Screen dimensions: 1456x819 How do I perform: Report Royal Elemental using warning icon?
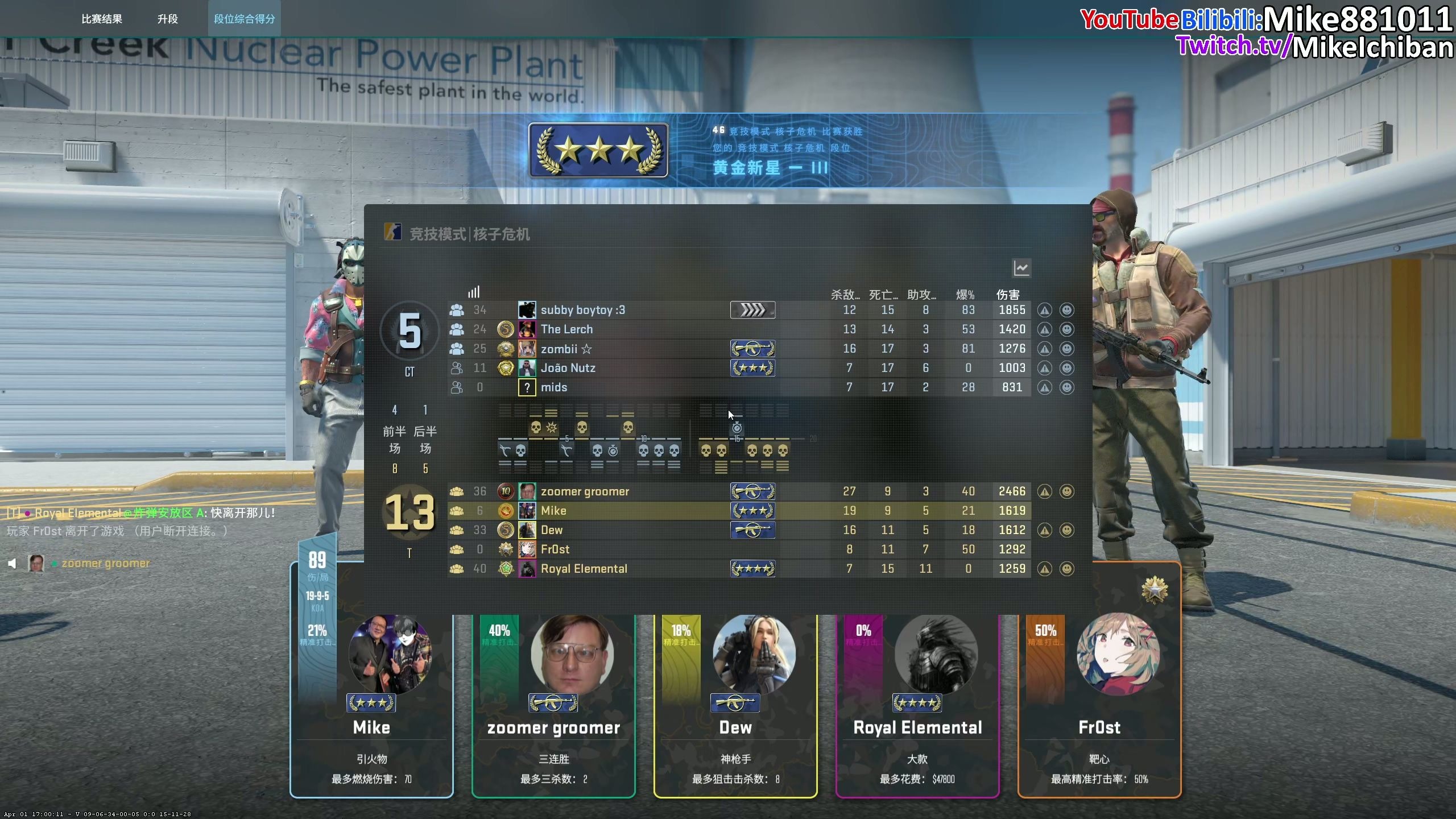[1044, 569]
